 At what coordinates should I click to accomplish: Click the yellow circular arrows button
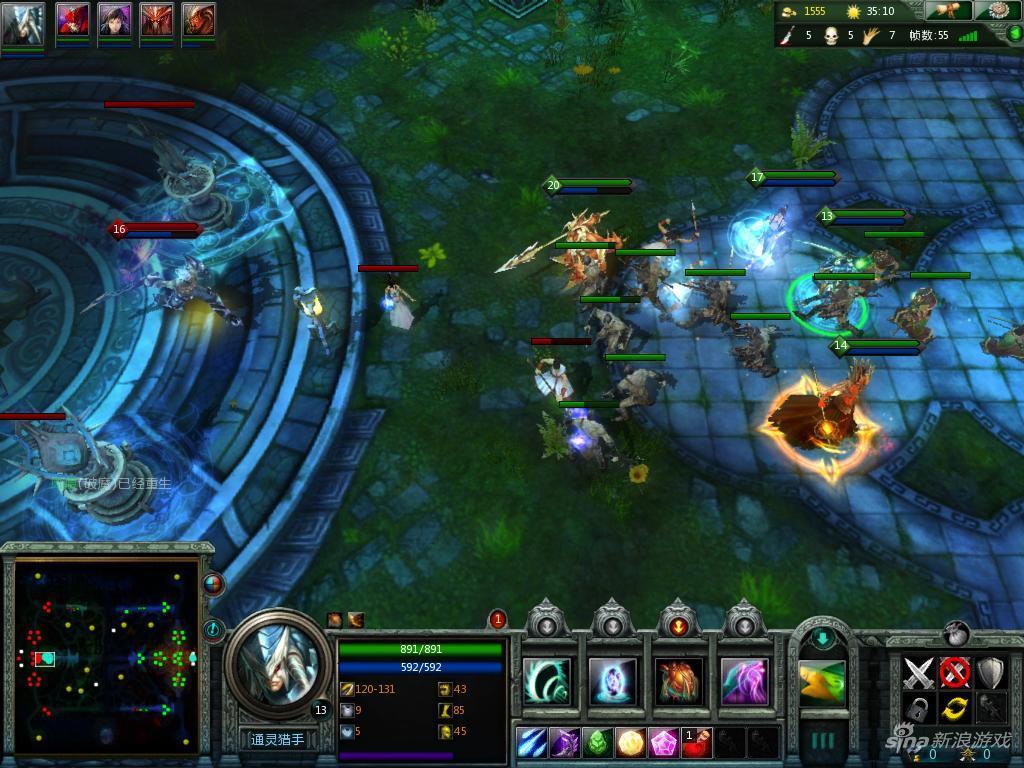(955, 709)
